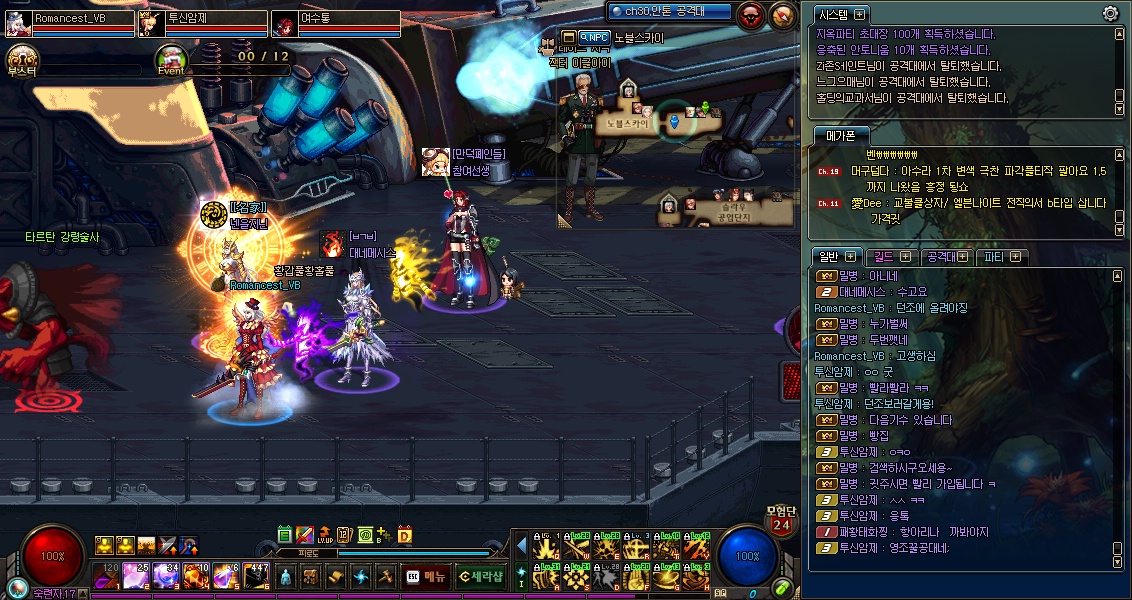Screen dimensions: 1132x600
Task: Open the treasure chest inventory icon
Action: tap(311, 577)
